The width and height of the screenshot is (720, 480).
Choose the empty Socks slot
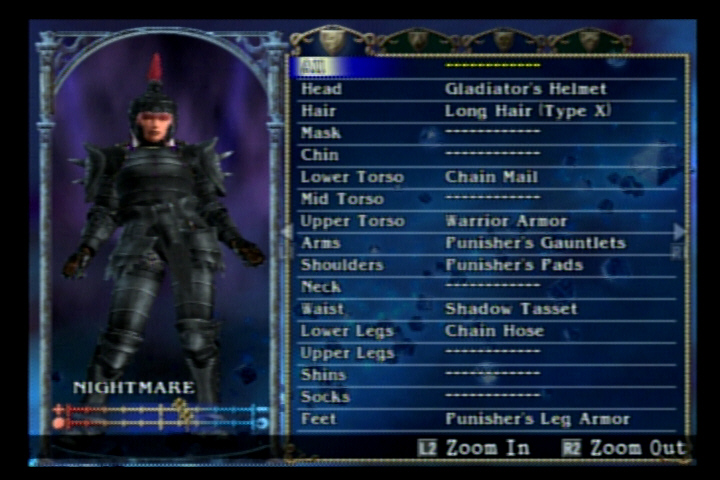(x=488, y=397)
